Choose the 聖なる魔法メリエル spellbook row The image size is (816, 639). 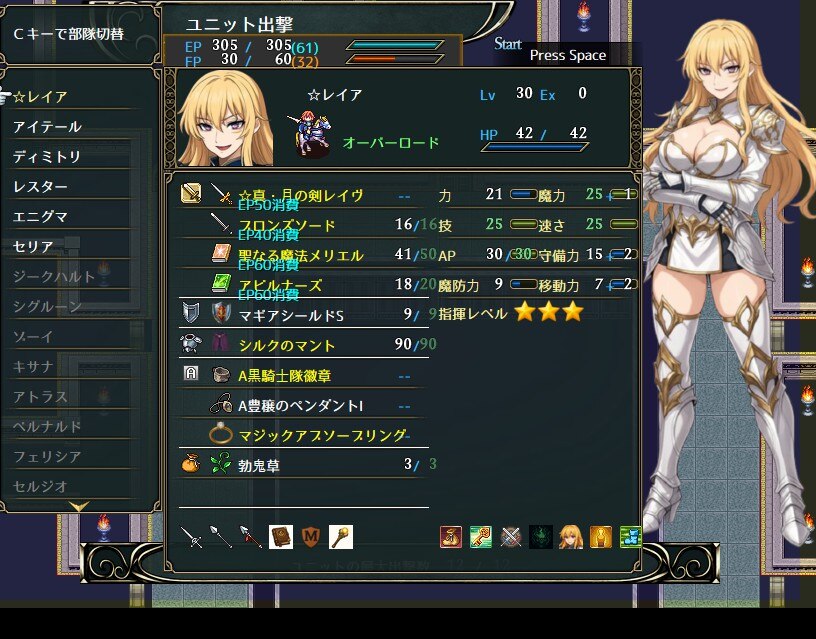tap(300, 255)
